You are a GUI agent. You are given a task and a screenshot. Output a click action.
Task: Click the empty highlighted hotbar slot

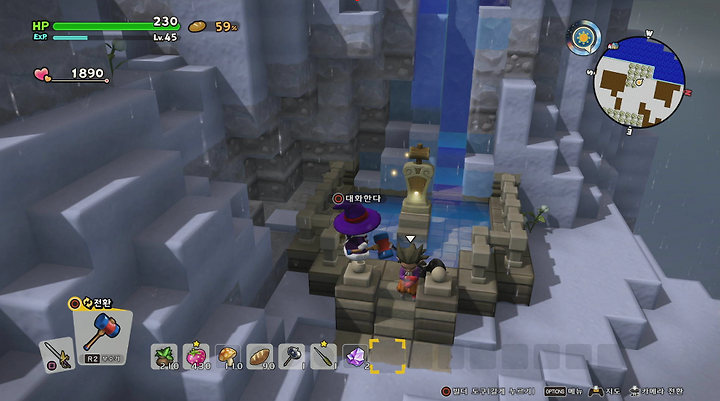tap(387, 355)
